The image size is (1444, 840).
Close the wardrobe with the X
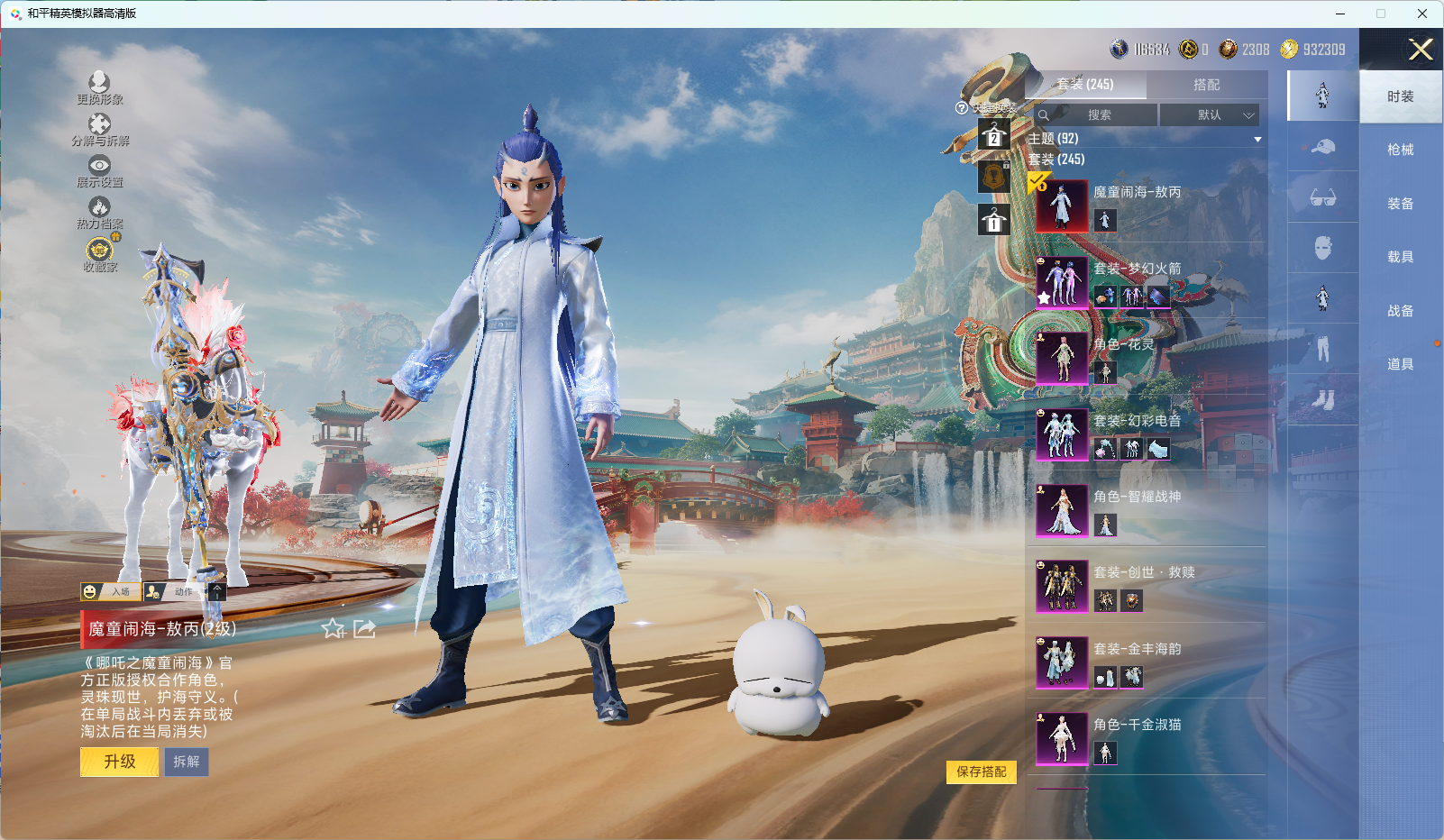[1421, 50]
